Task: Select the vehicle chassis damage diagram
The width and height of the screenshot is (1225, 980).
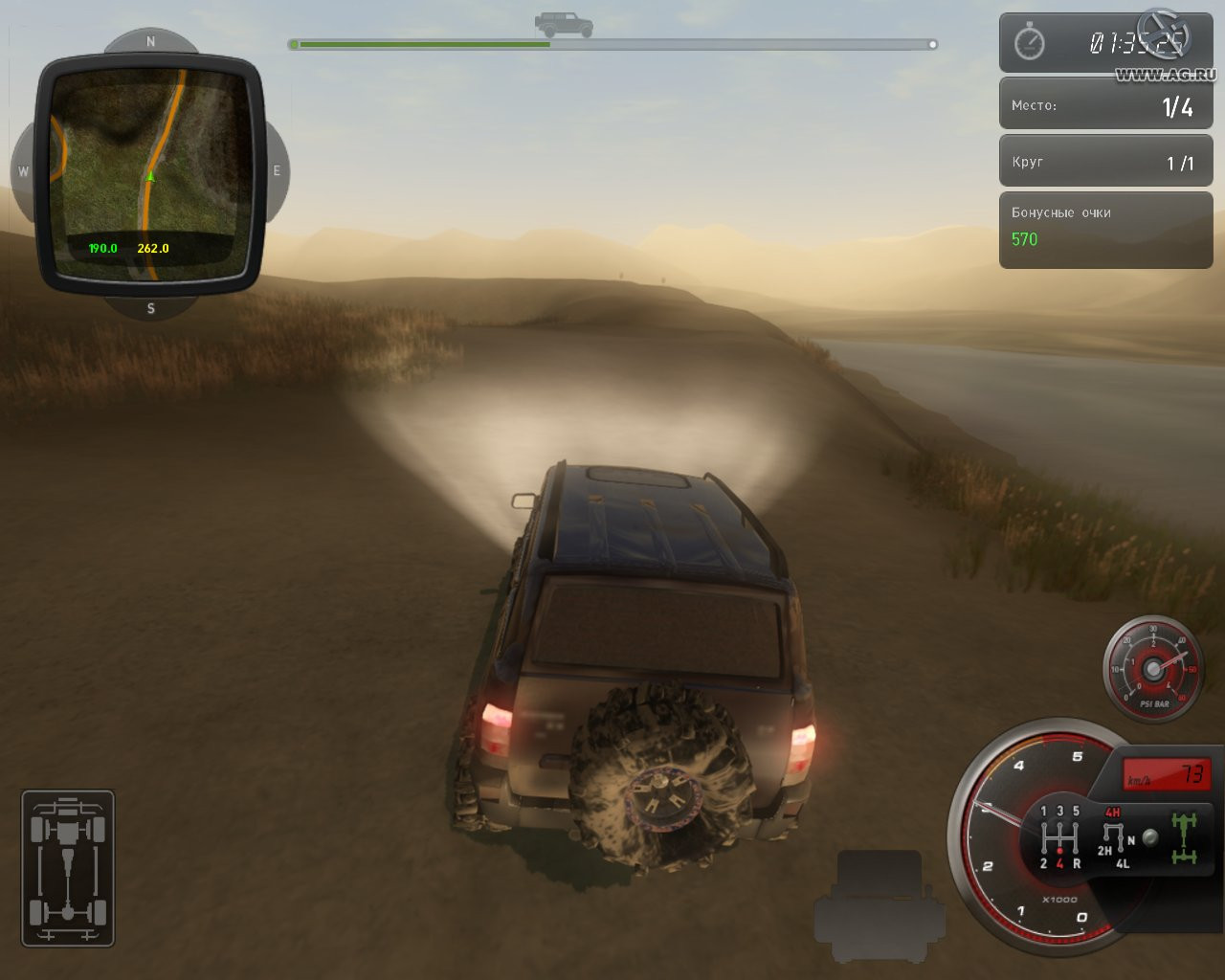Action: (68, 868)
